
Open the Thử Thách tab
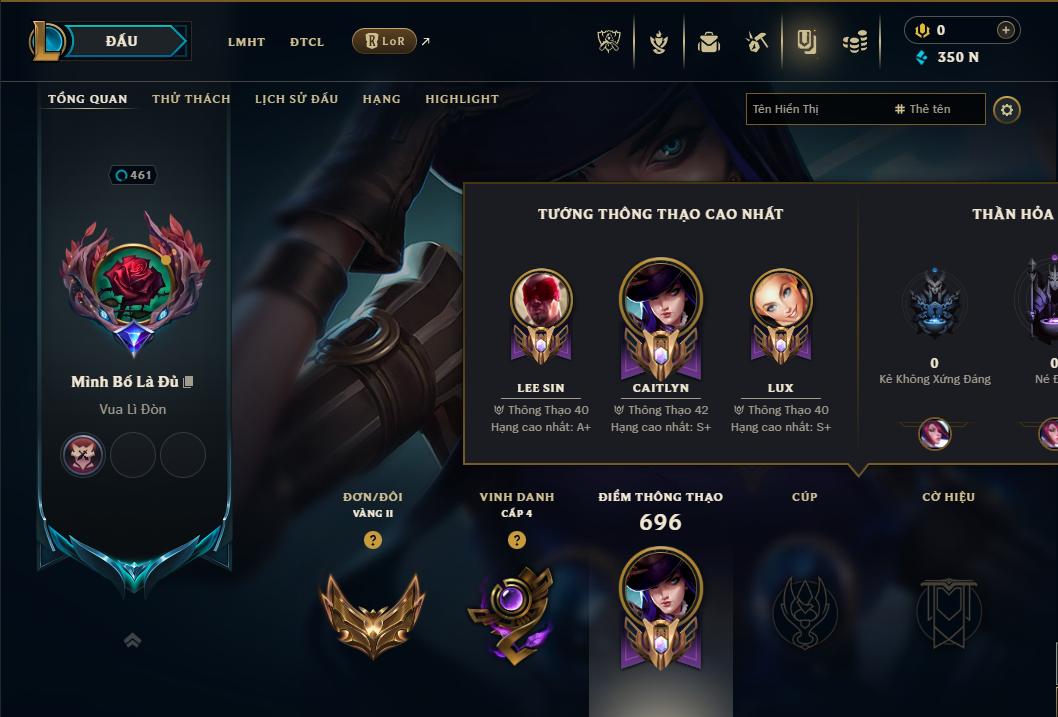pyautogui.click(x=191, y=99)
